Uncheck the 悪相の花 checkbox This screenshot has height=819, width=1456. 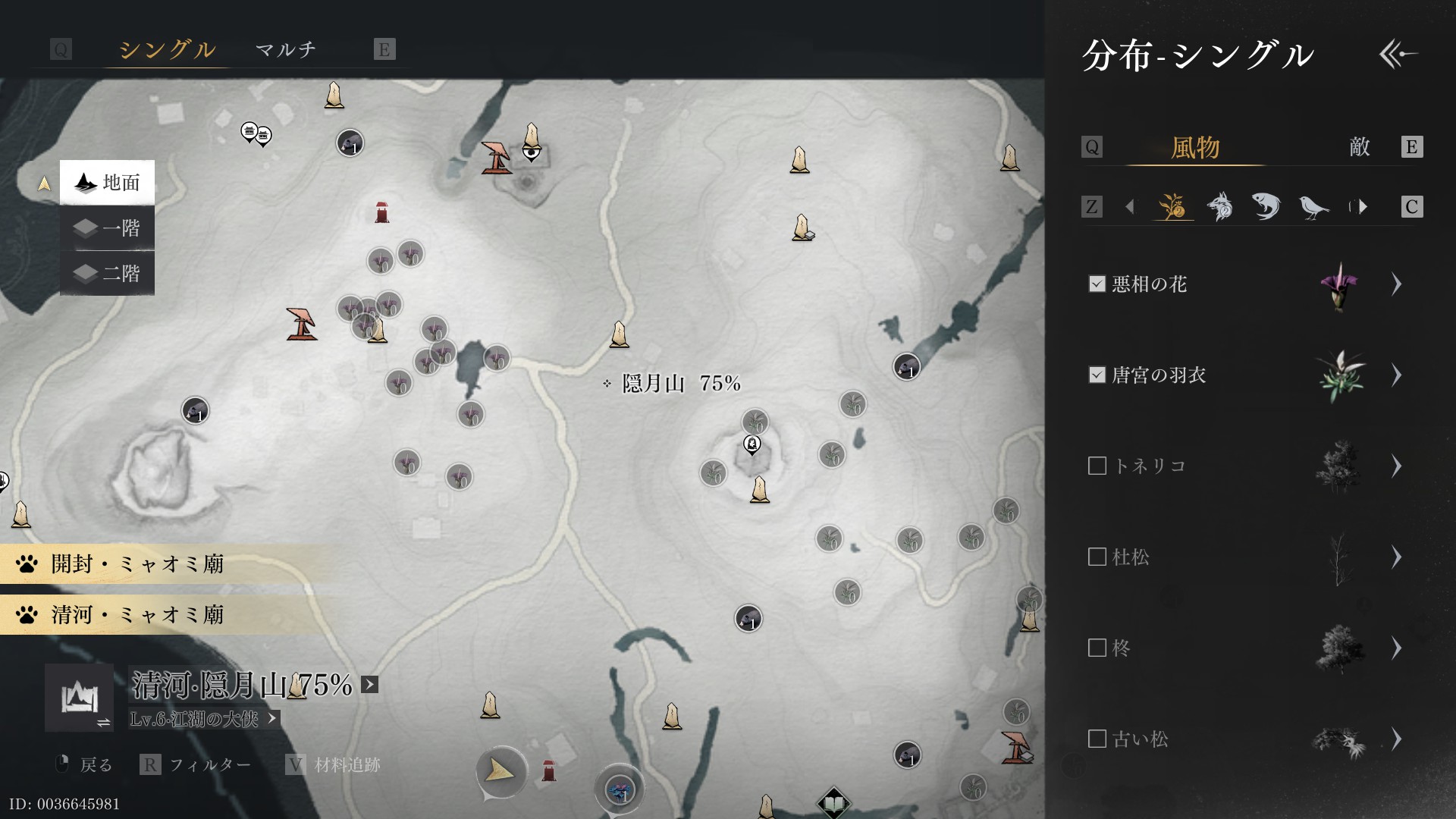1097,284
